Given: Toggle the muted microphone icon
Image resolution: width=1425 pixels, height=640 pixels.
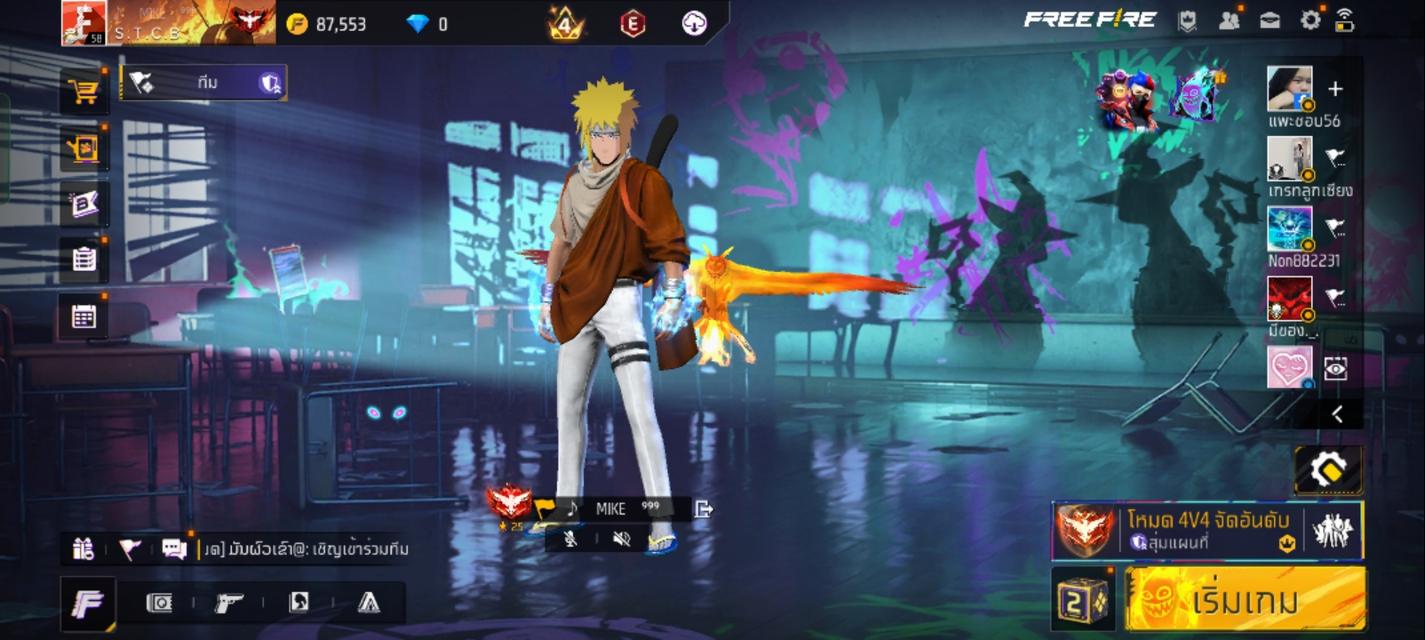Looking at the screenshot, I should (x=570, y=539).
